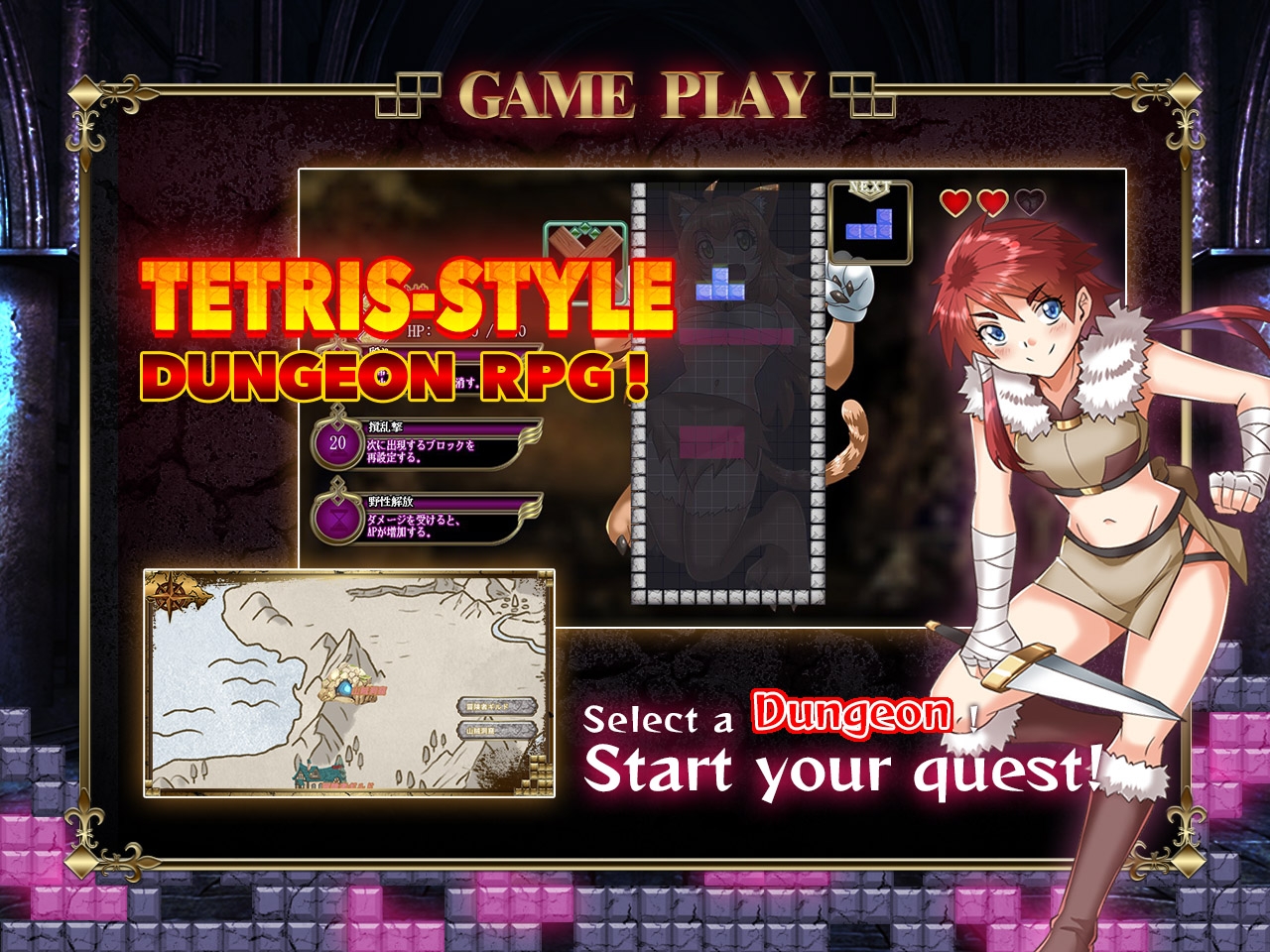Select the cave dungeon marker on the map
This screenshot has height=952, width=1270.
(x=344, y=687)
